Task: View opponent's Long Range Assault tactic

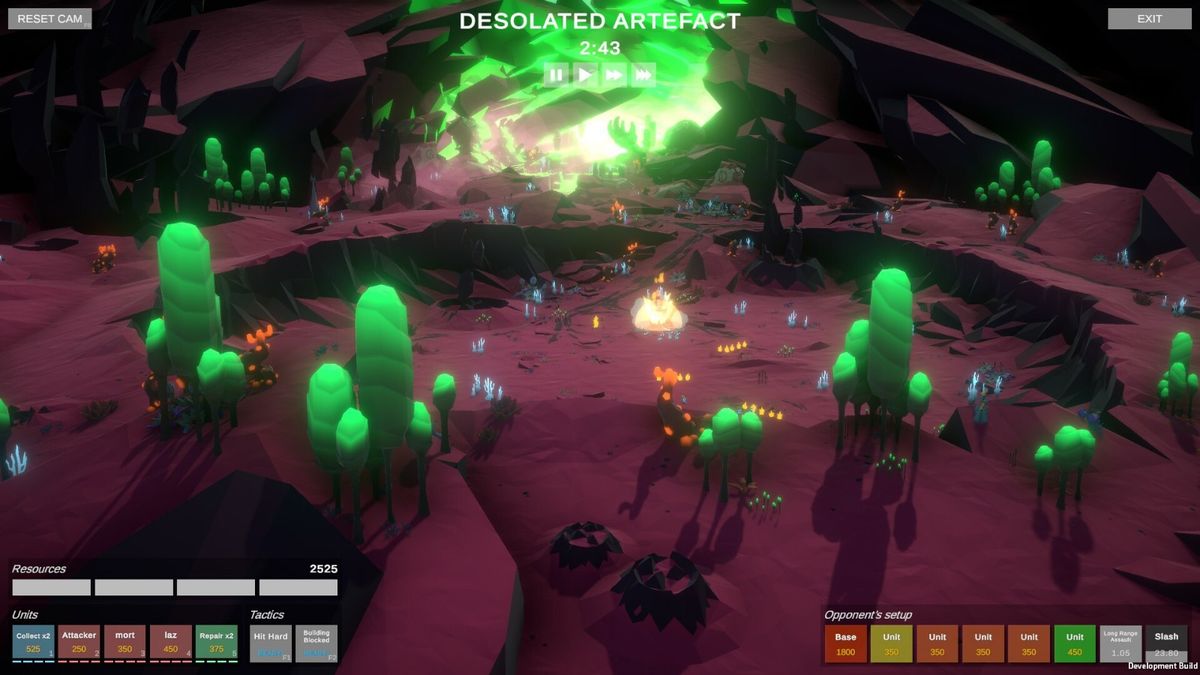Action: pyautogui.click(x=1121, y=644)
